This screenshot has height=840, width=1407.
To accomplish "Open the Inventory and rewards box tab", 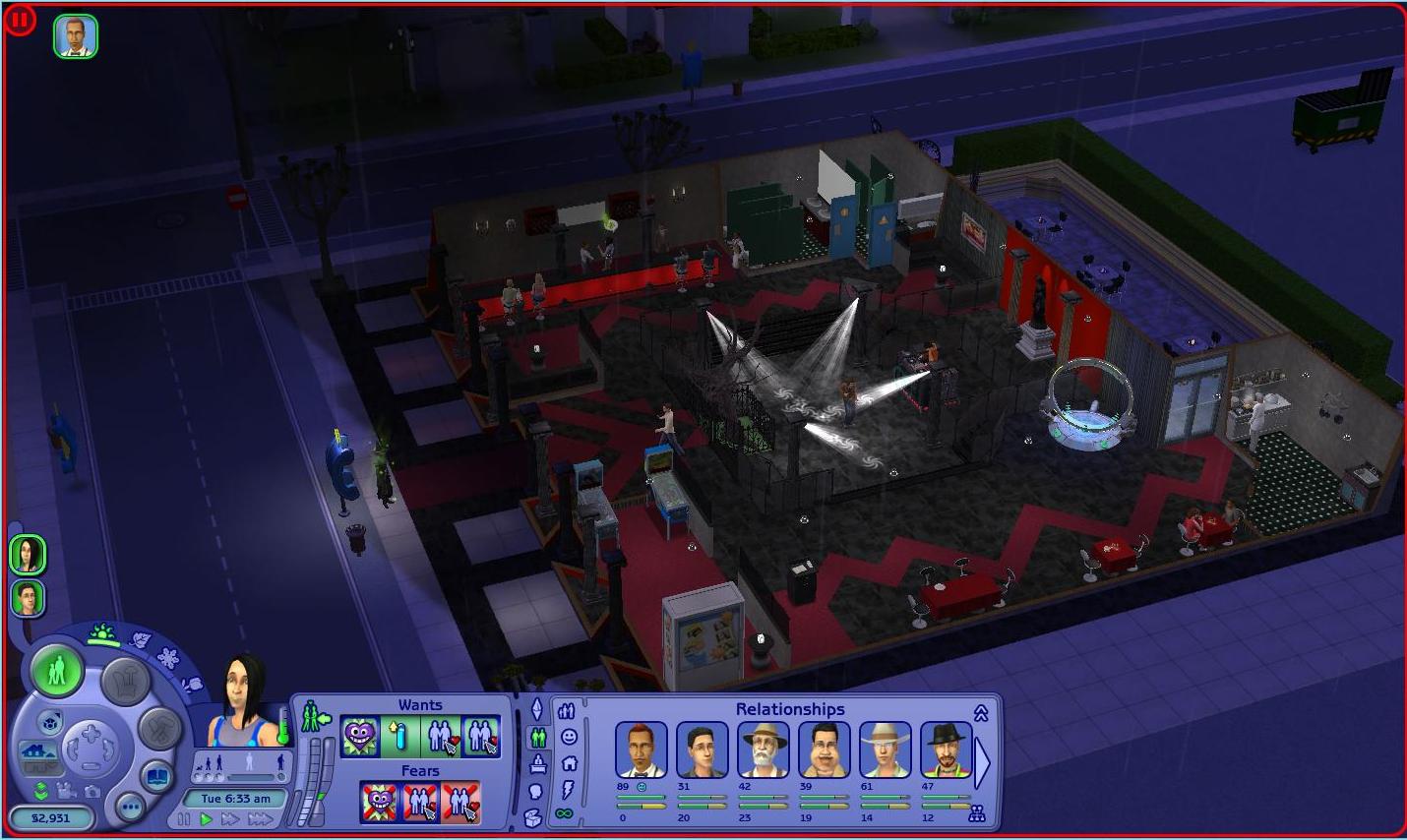I will click(533, 816).
